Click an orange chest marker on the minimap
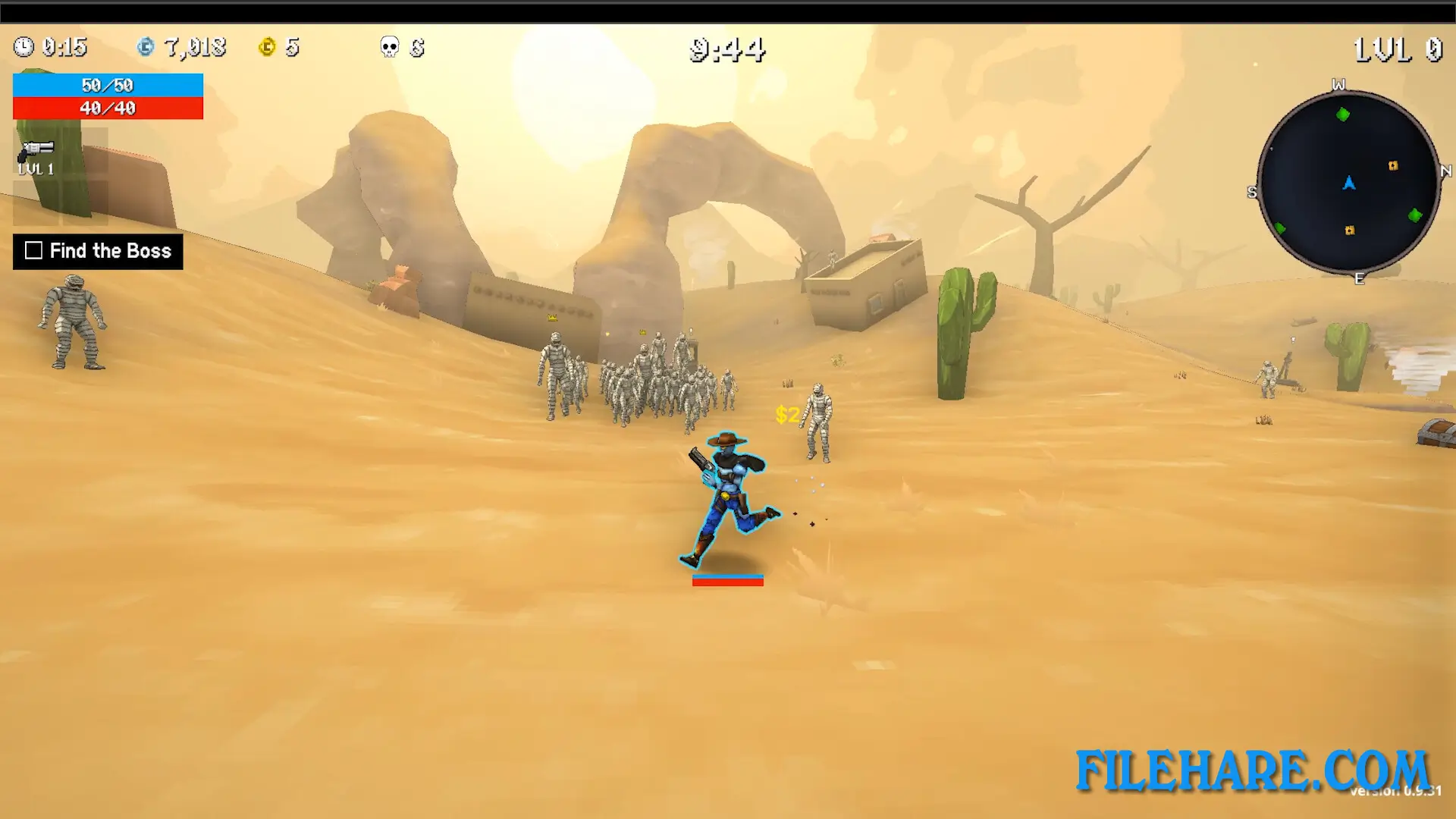 click(1392, 165)
